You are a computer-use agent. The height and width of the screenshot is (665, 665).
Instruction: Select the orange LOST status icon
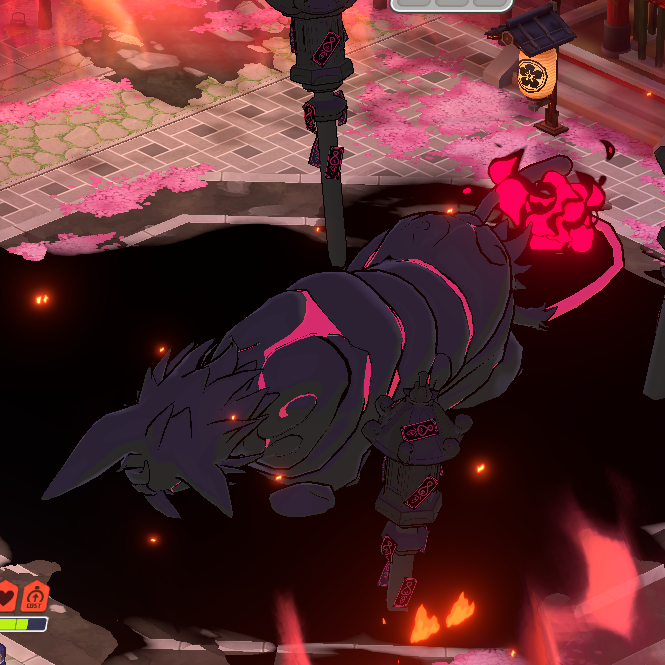(34, 597)
